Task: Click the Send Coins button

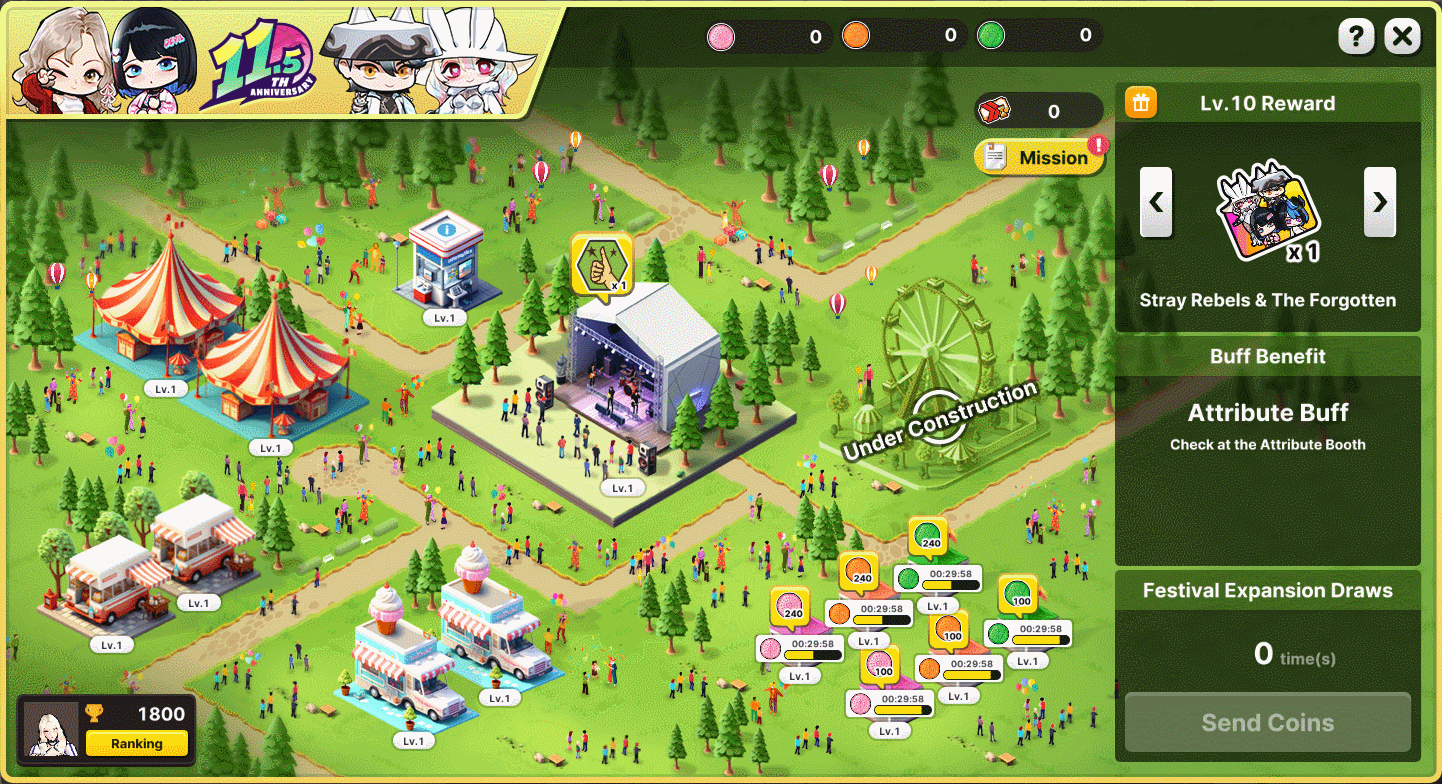Action: click(1267, 722)
